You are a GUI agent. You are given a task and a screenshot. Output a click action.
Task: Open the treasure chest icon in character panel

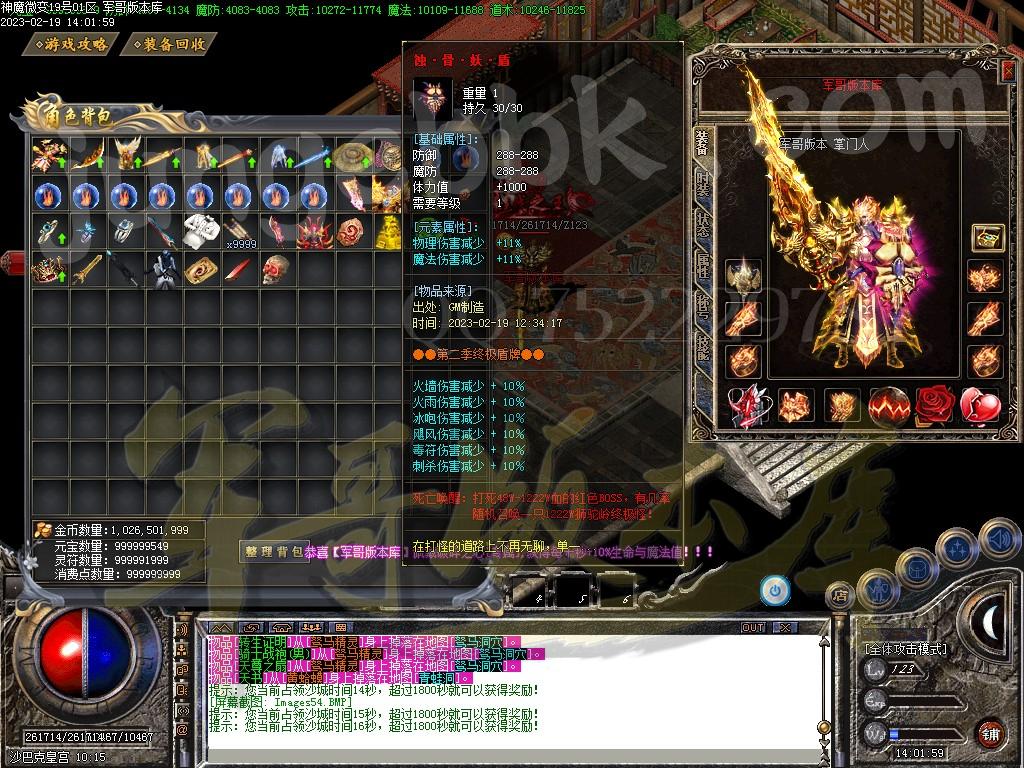[987, 238]
